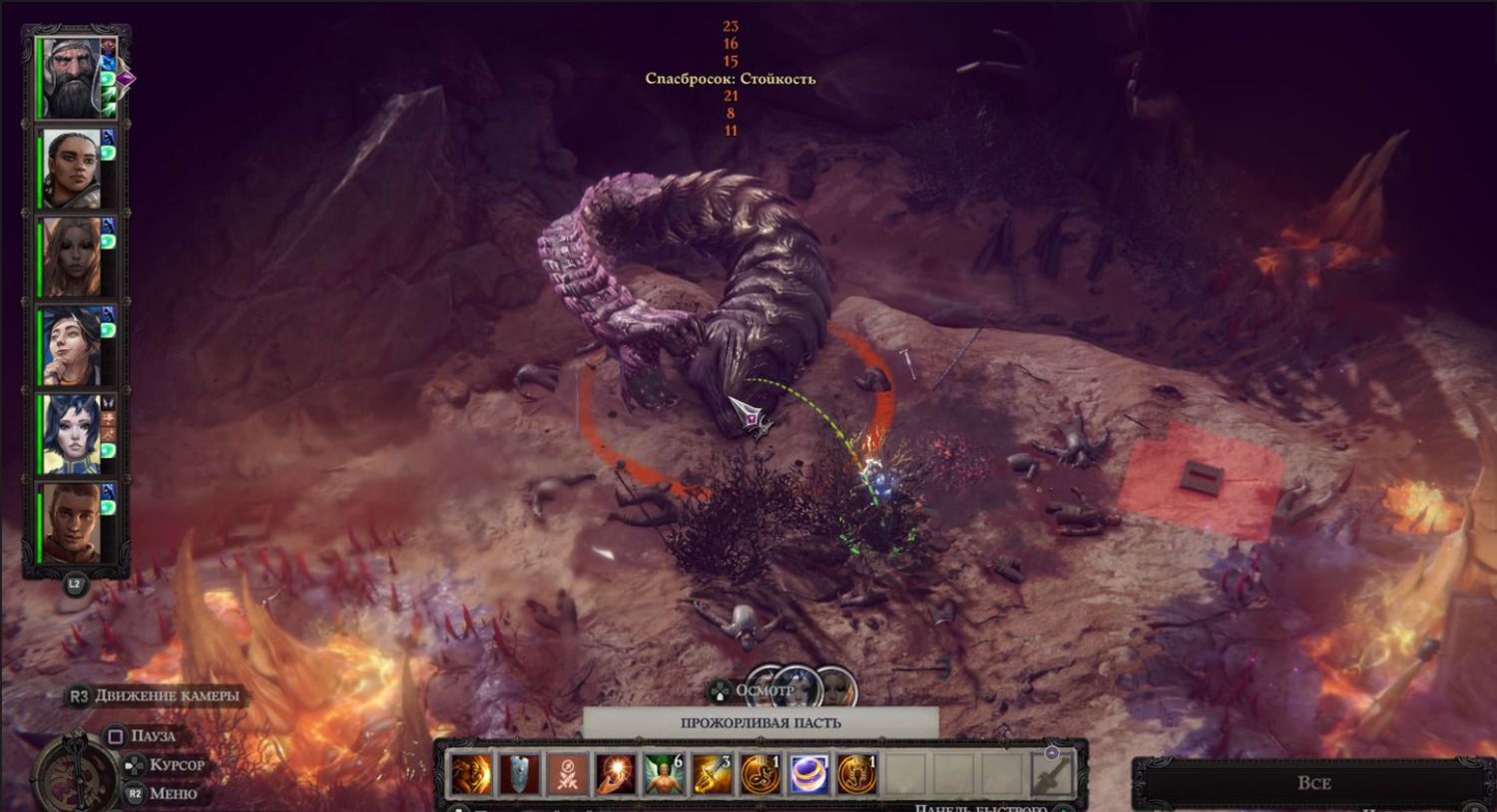Pick the pale blue-haired companion portrait
Viewport: 1497px width, 812px height.
click(72, 435)
